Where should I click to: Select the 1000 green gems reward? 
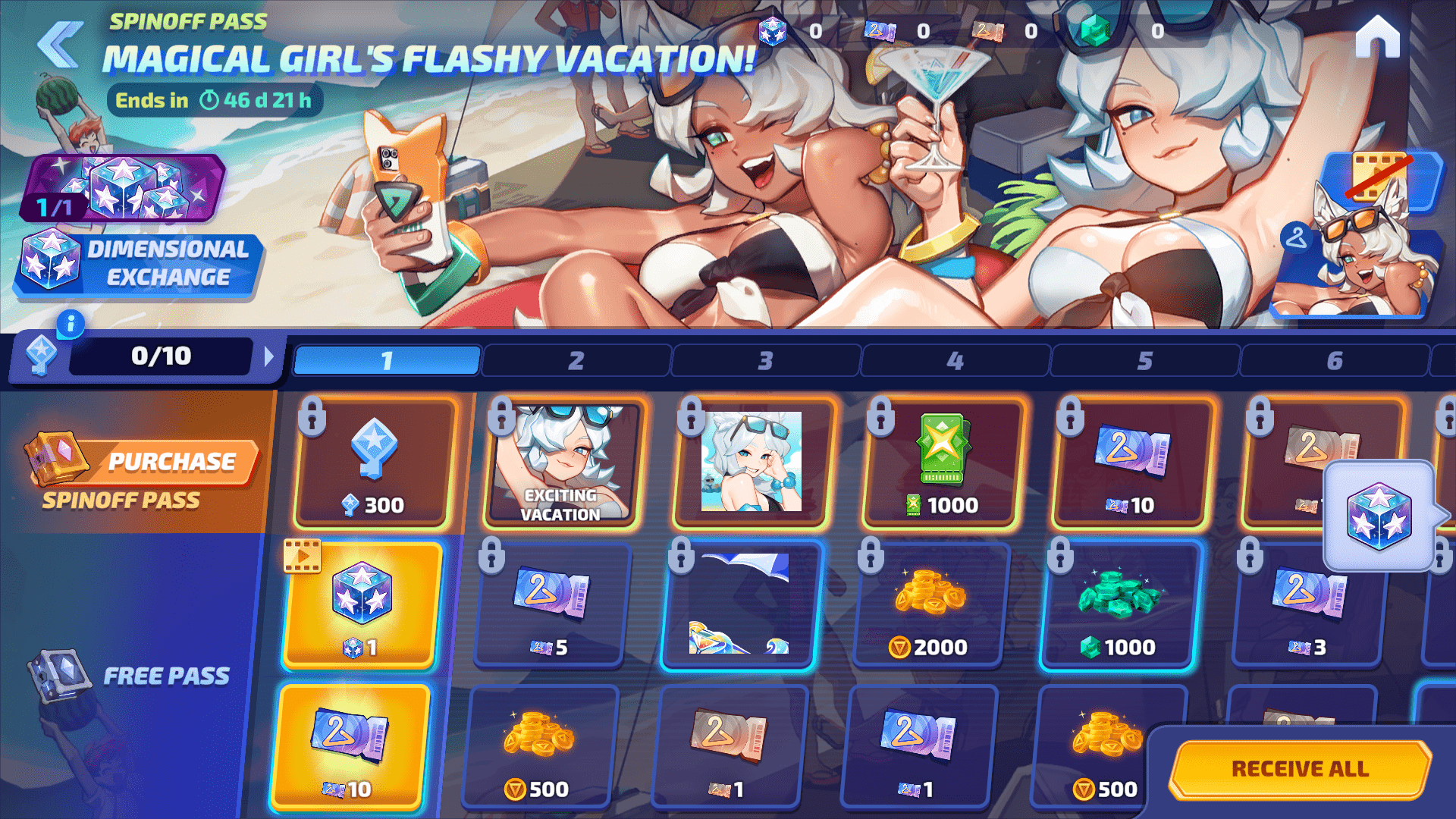click(x=1119, y=606)
